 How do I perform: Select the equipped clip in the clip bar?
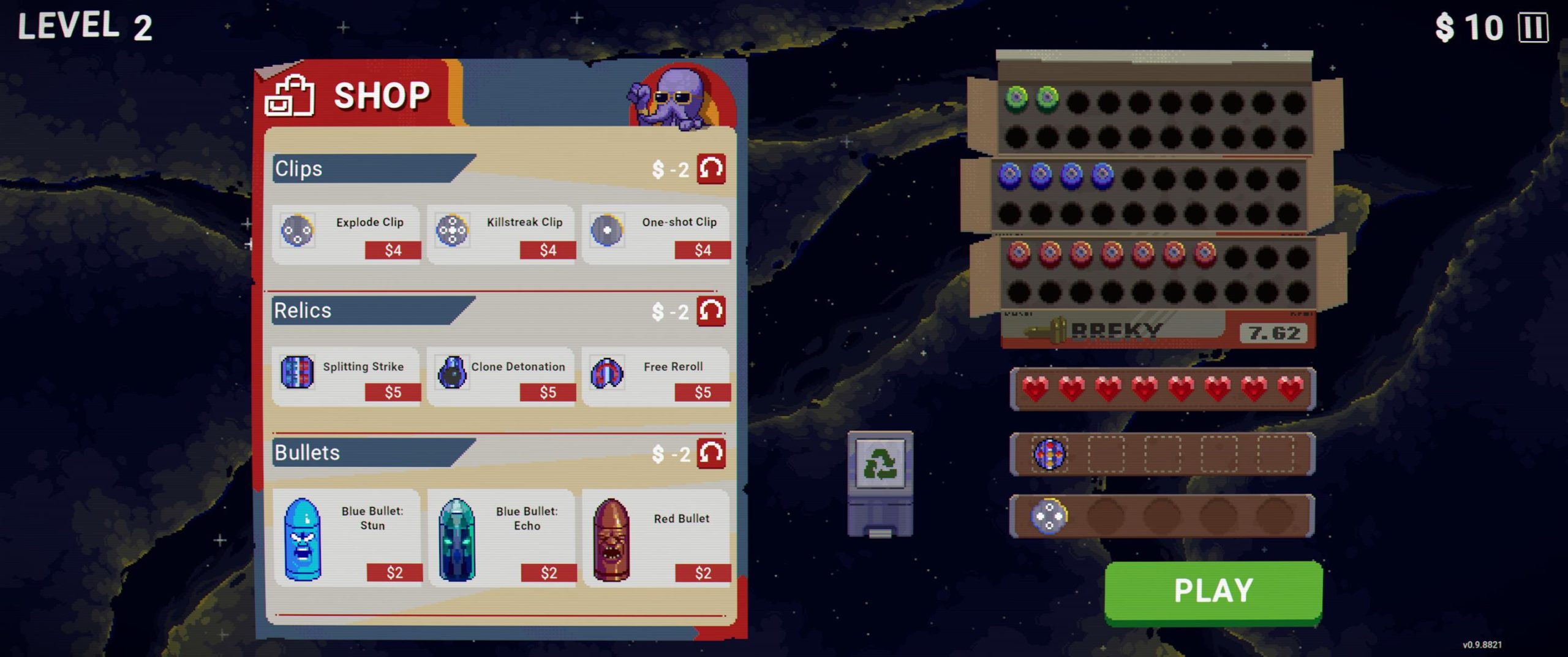tap(1049, 516)
